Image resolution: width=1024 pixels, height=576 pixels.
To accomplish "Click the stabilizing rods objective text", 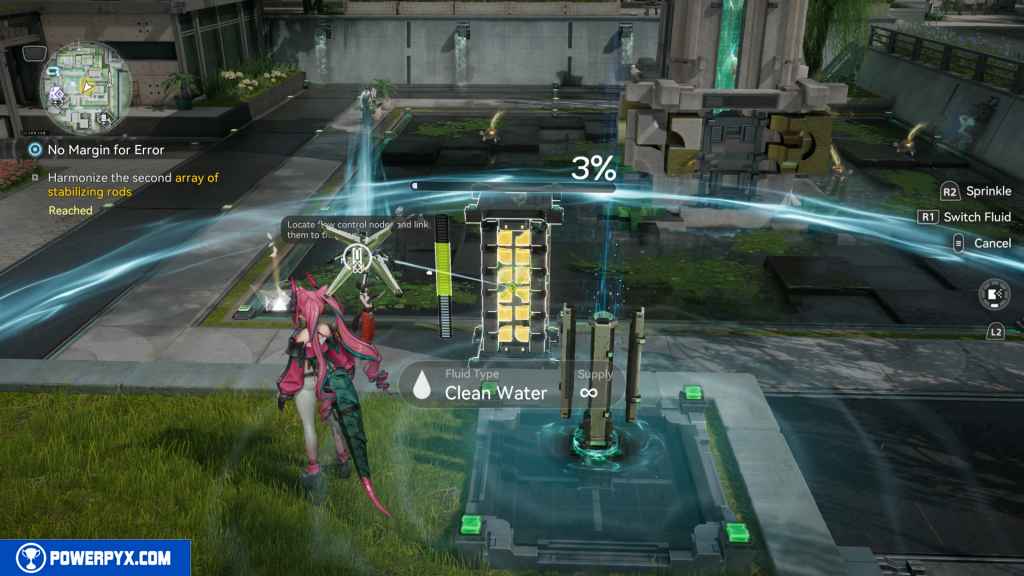I will (137, 185).
